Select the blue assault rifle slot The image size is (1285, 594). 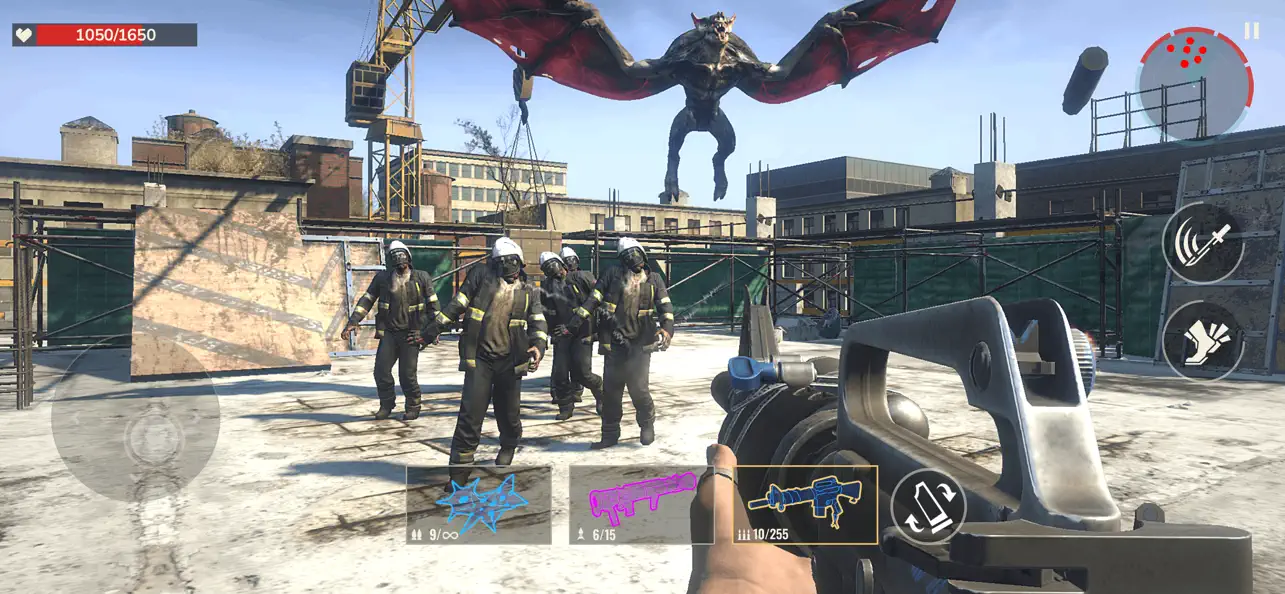pyautogui.click(x=805, y=504)
